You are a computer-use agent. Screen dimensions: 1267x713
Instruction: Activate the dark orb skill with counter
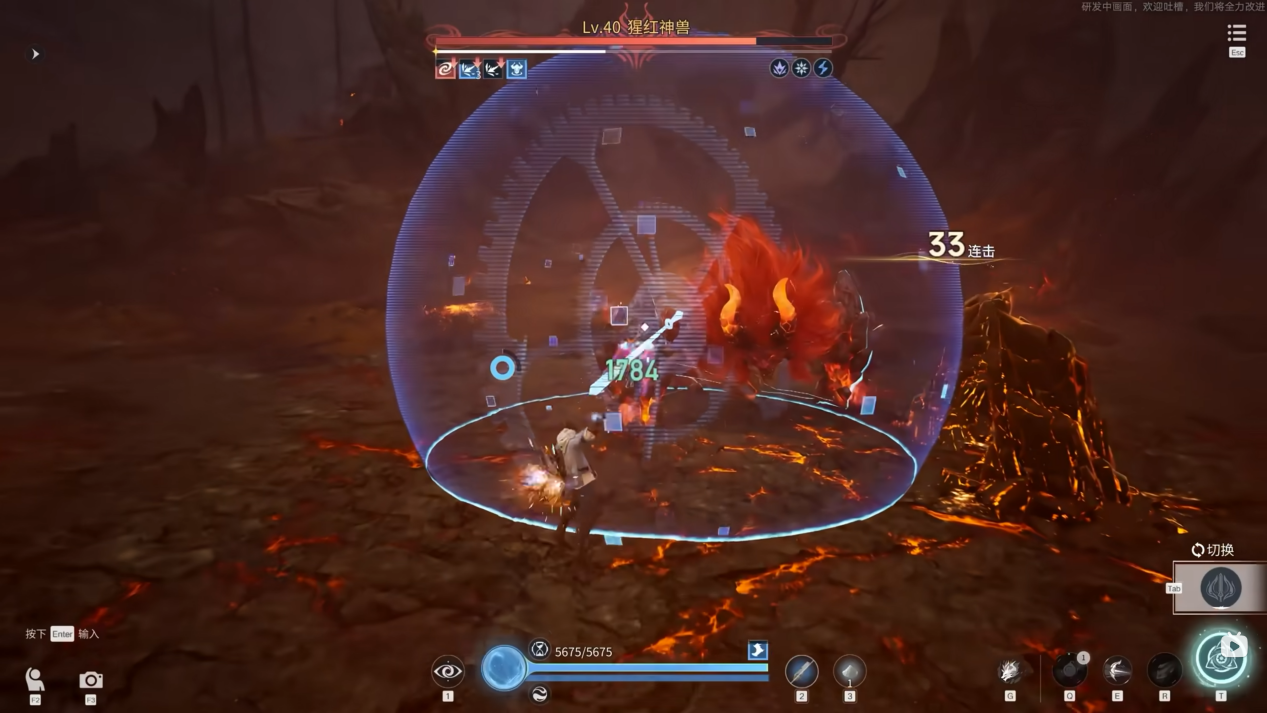pyautogui.click(x=1070, y=669)
